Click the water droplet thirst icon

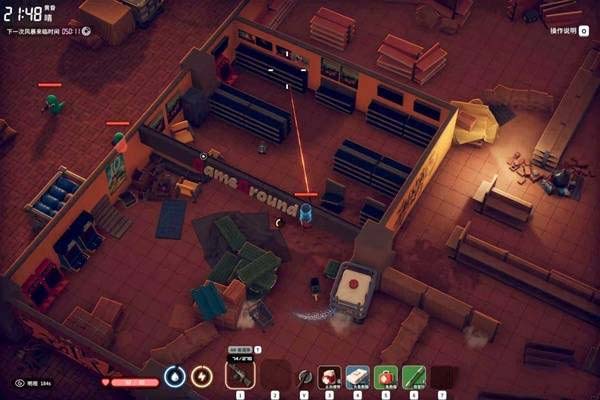click(x=175, y=377)
